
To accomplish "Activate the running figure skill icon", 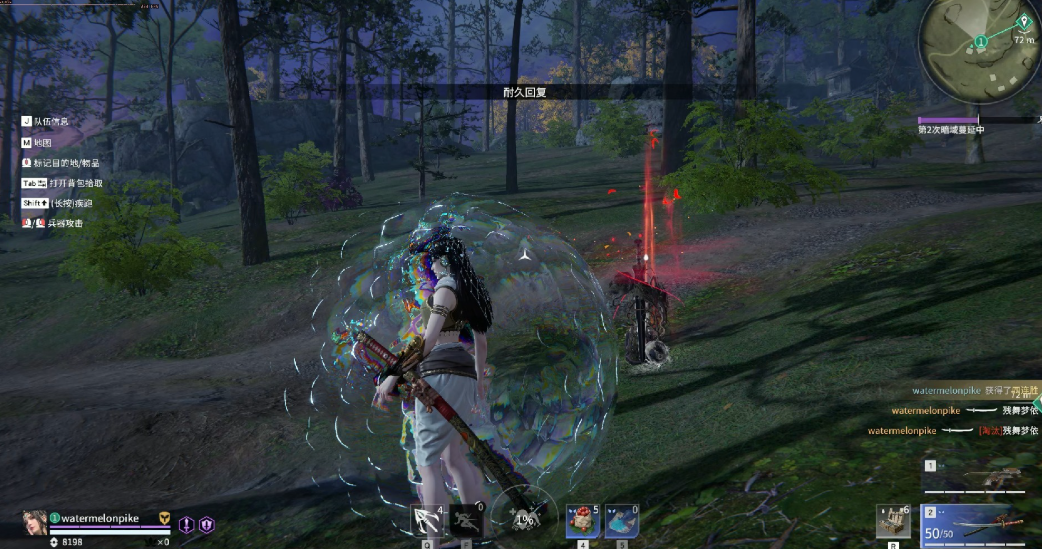I will click(x=466, y=519).
